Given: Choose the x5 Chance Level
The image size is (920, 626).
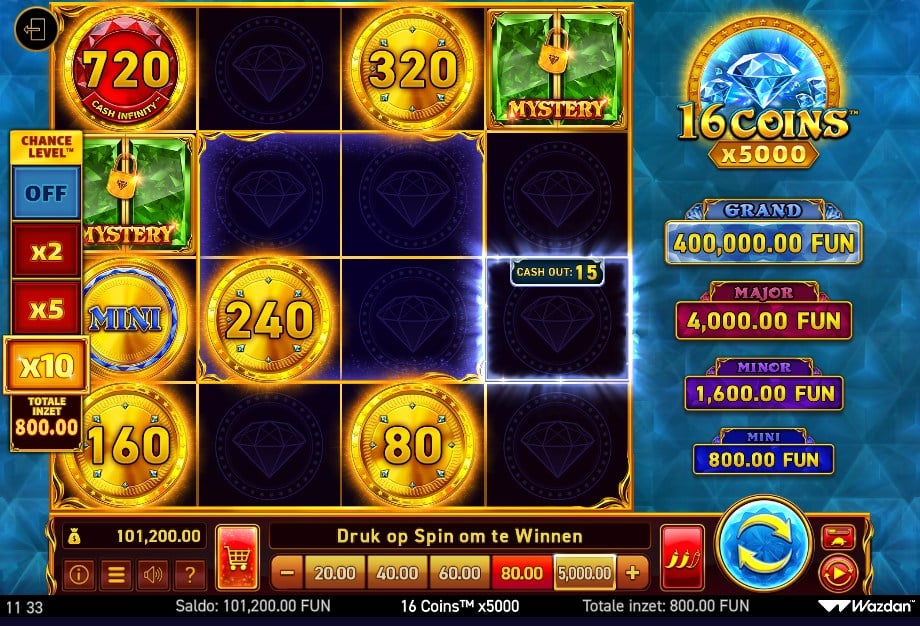Looking at the screenshot, I should click(46, 308).
